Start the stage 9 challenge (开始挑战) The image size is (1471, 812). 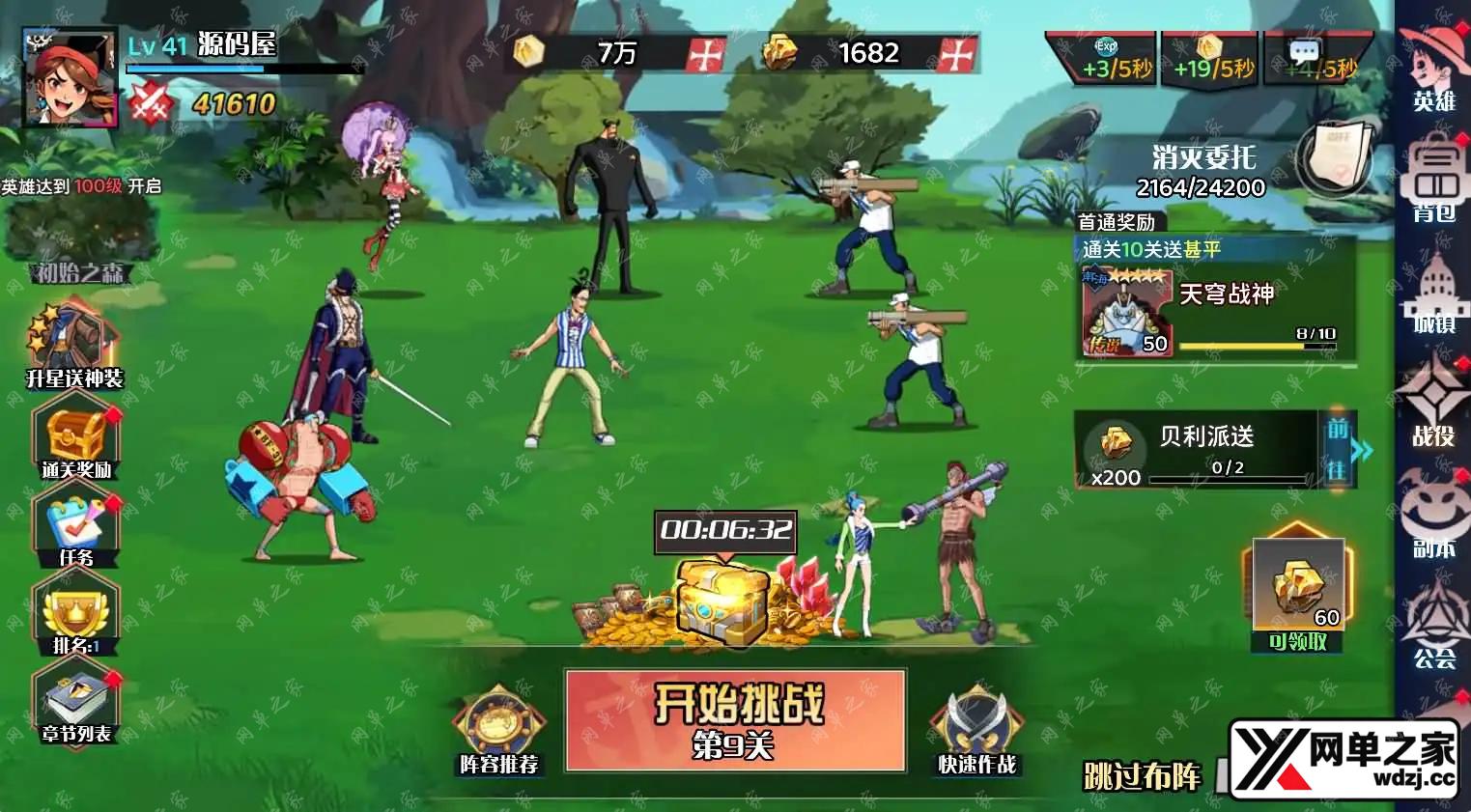coord(735,719)
